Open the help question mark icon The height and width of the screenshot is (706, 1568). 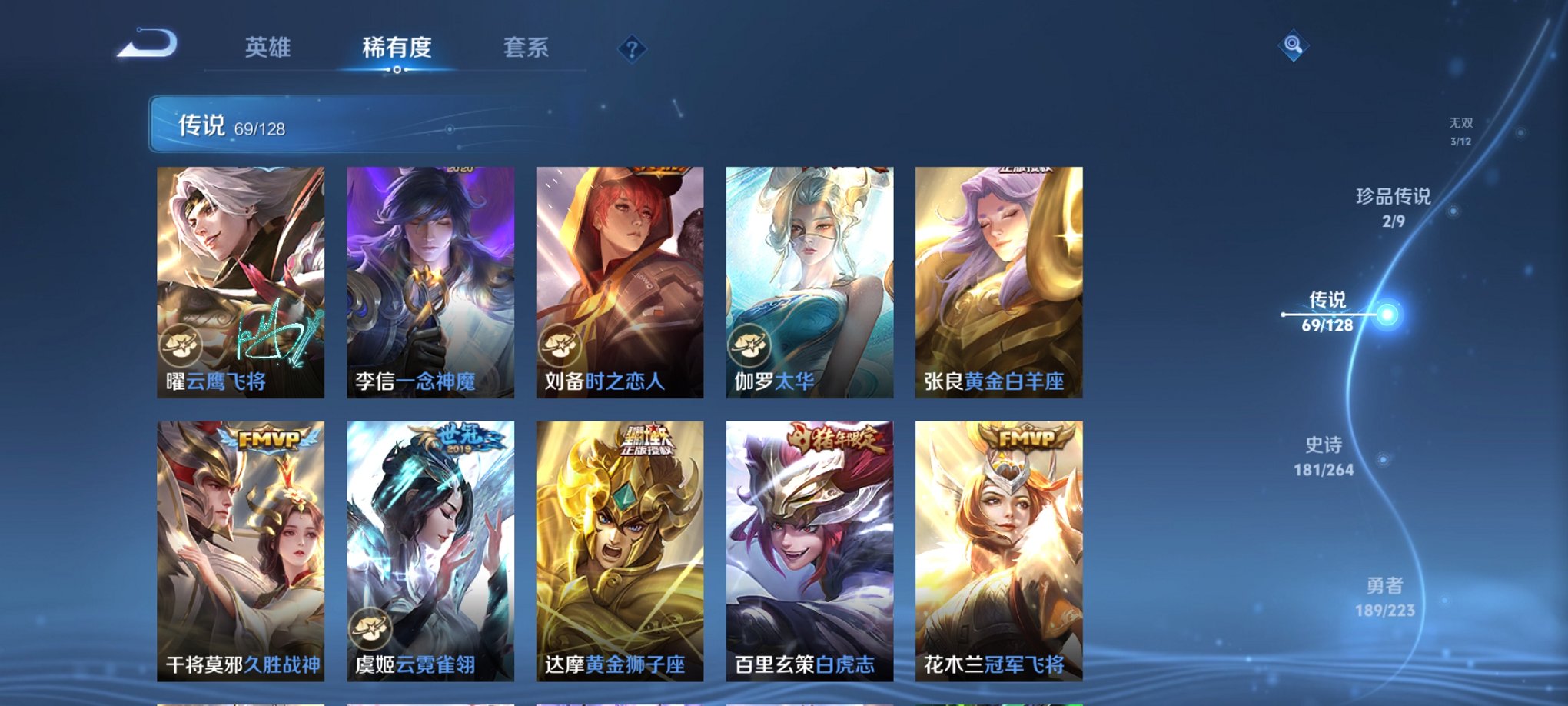pos(632,49)
